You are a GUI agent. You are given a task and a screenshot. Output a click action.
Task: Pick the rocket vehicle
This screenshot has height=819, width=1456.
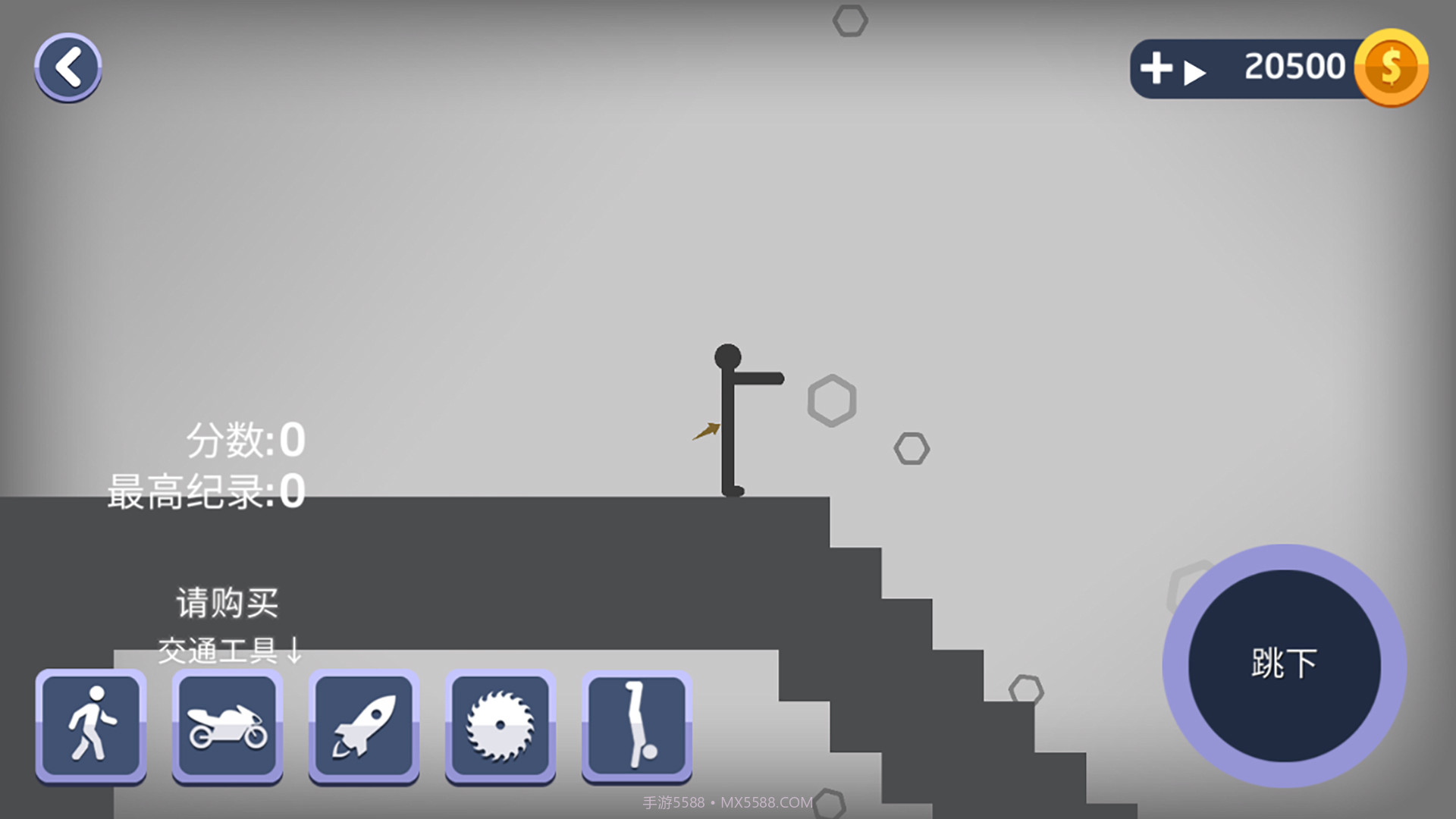point(364,726)
